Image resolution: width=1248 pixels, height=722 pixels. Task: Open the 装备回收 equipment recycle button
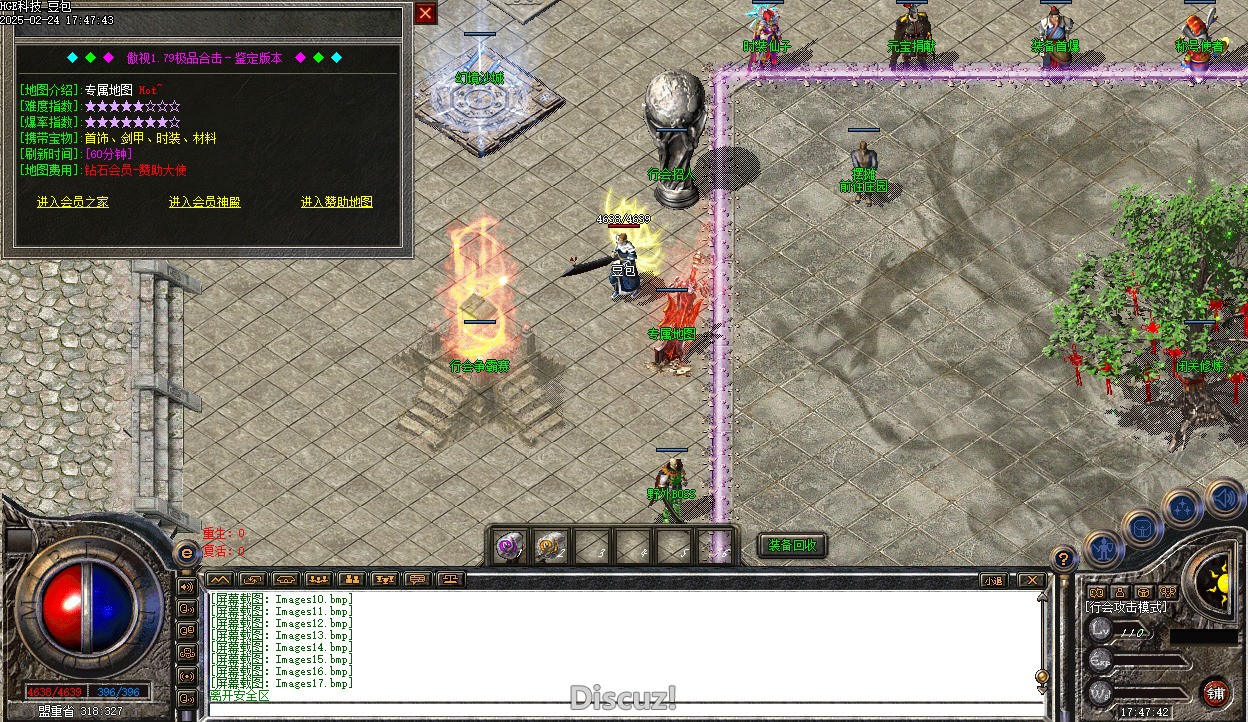click(x=792, y=546)
